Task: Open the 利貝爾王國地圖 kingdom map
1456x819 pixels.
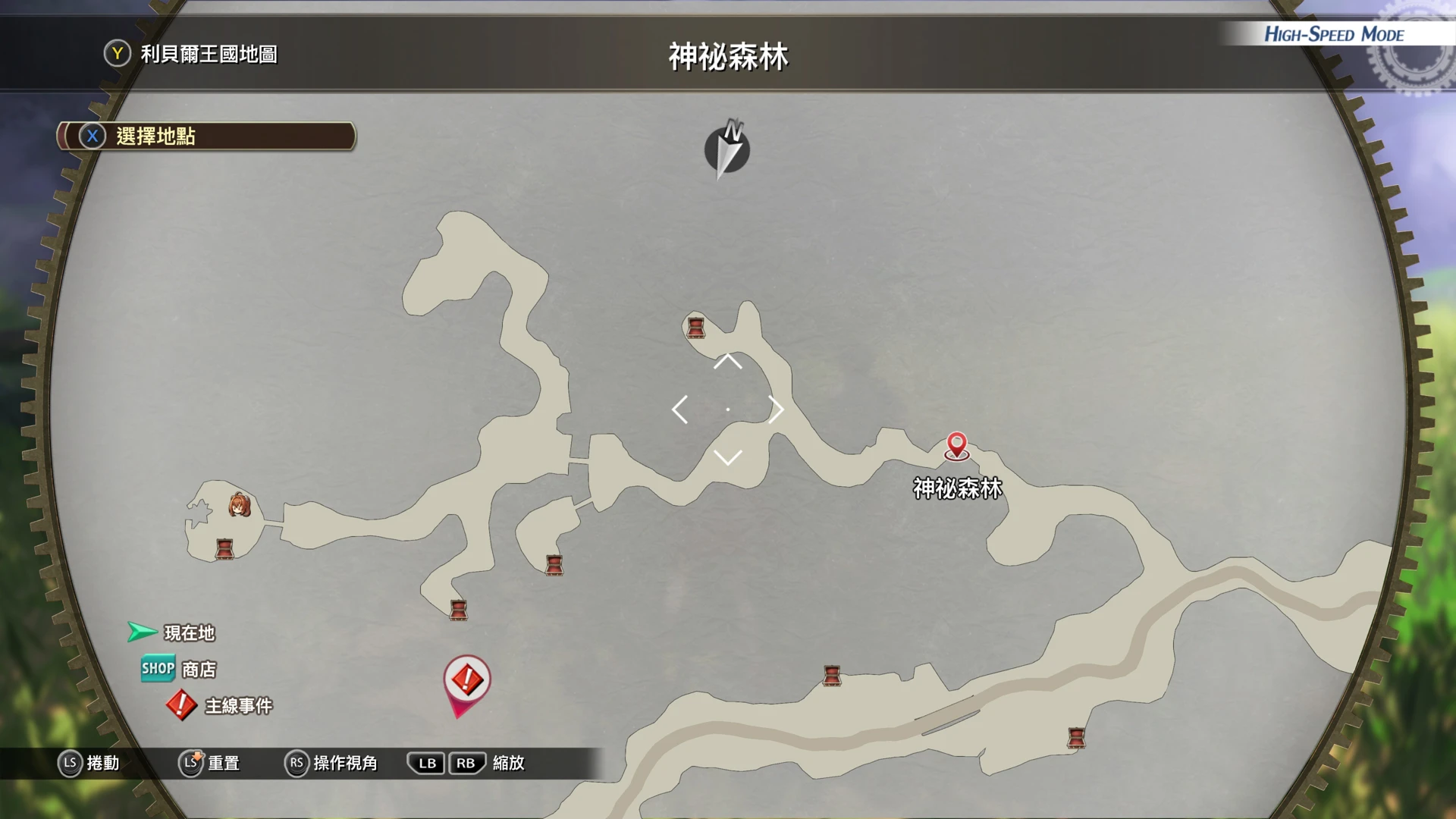Action: [x=192, y=54]
